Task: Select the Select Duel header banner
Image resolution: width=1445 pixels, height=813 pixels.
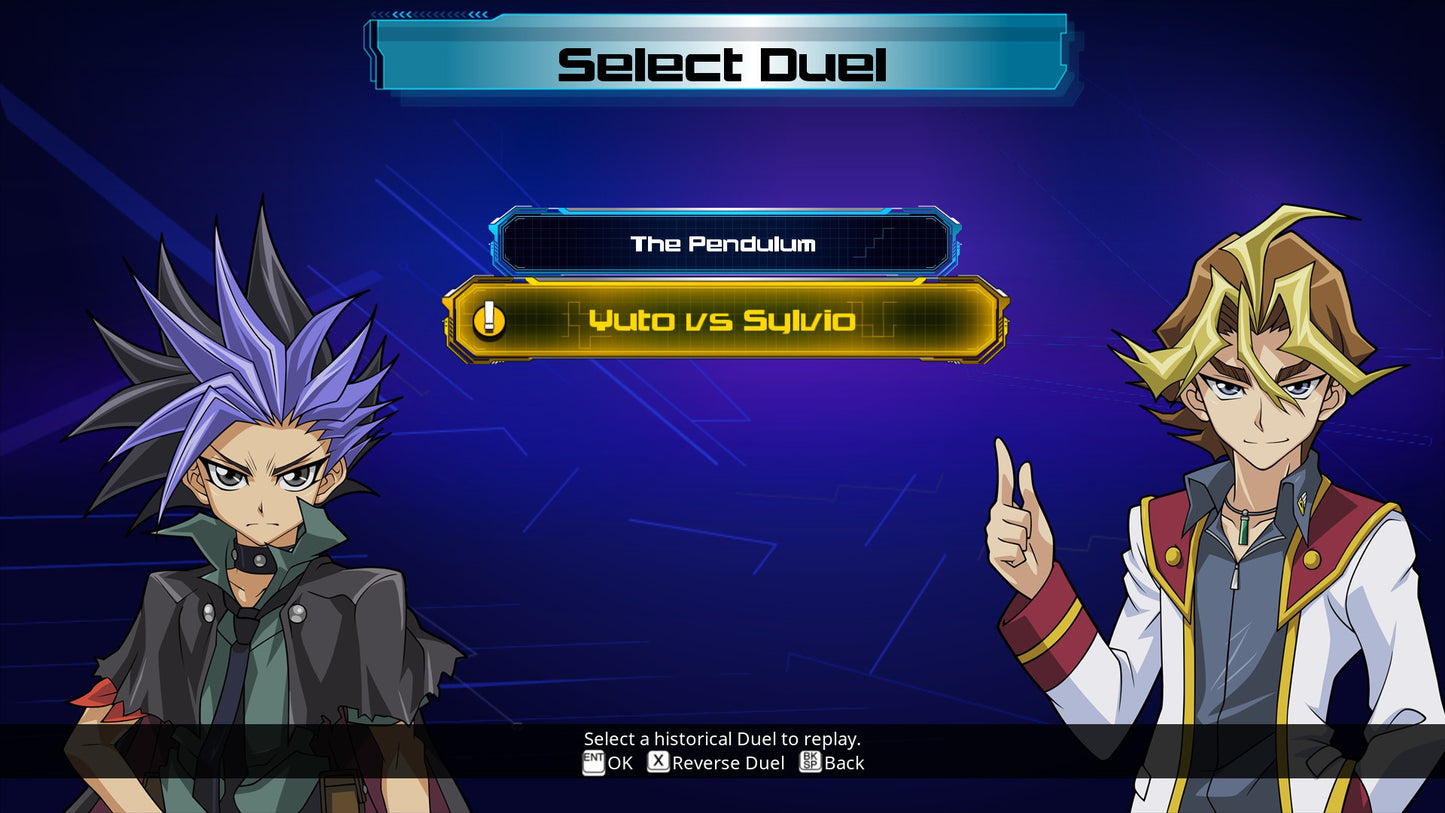Action: point(722,63)
